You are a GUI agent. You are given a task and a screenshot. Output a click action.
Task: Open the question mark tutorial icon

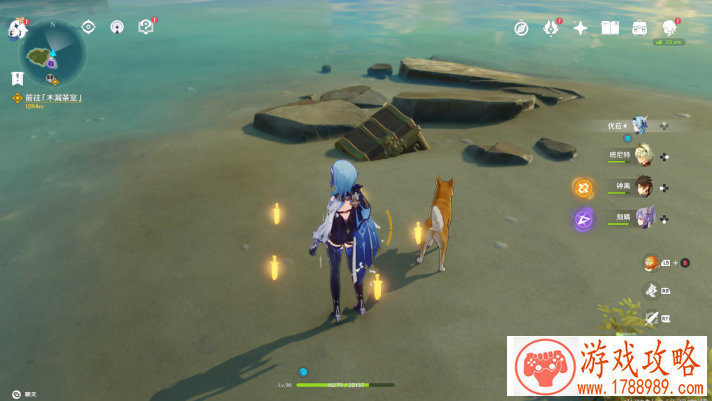coord(145,27)
